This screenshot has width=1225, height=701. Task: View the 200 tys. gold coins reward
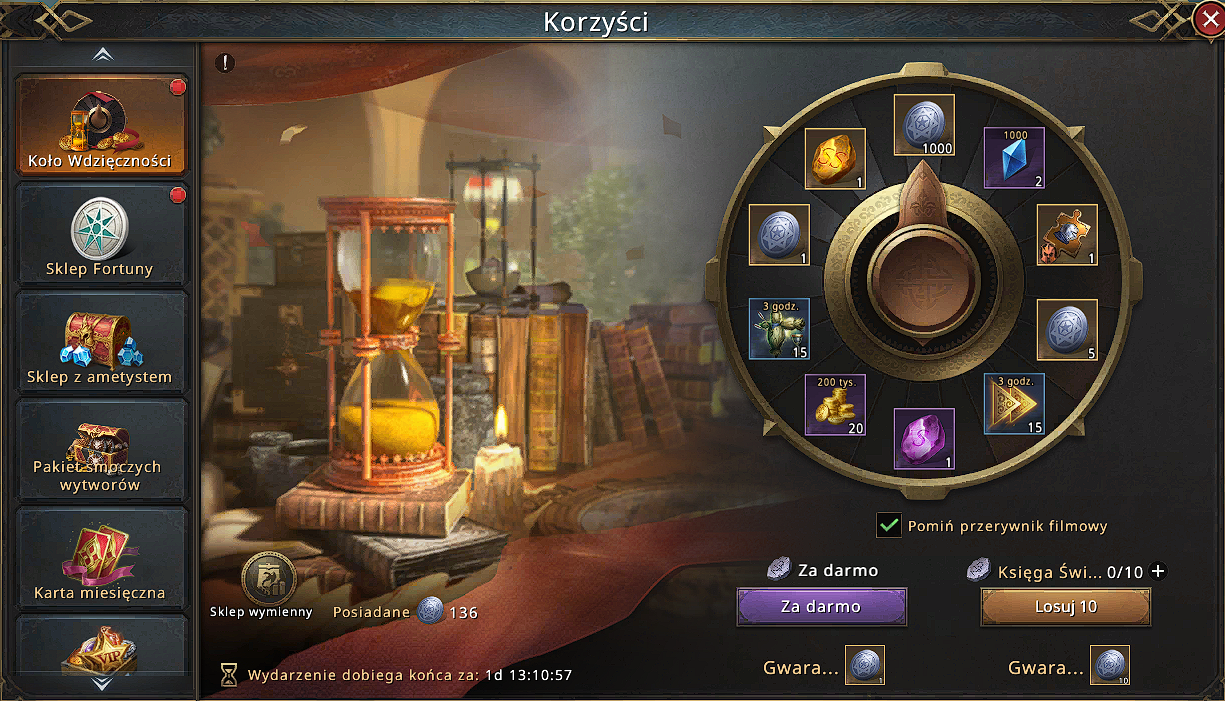836,405
